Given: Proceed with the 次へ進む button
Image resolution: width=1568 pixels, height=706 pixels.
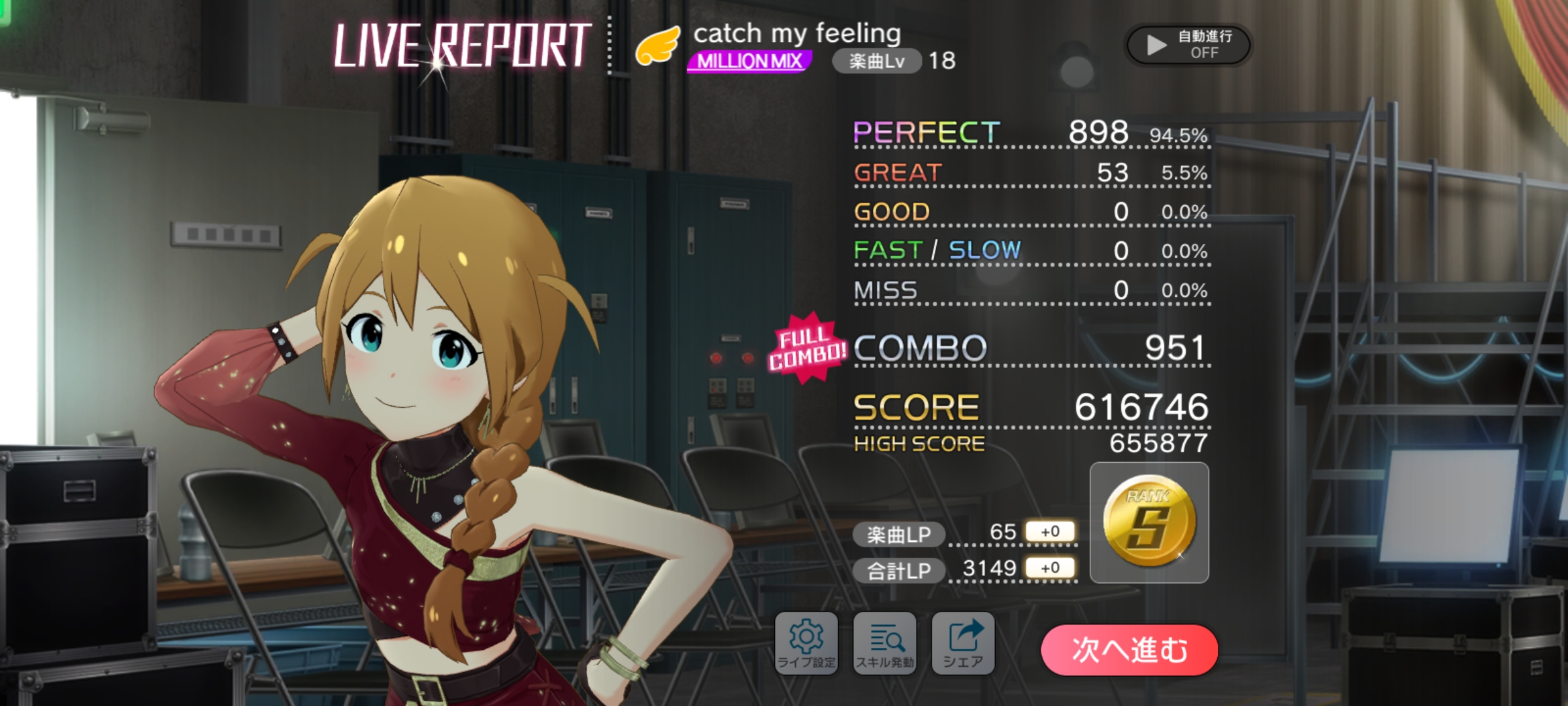Looking at the screenshot, I should click(x=1129, y=650).
